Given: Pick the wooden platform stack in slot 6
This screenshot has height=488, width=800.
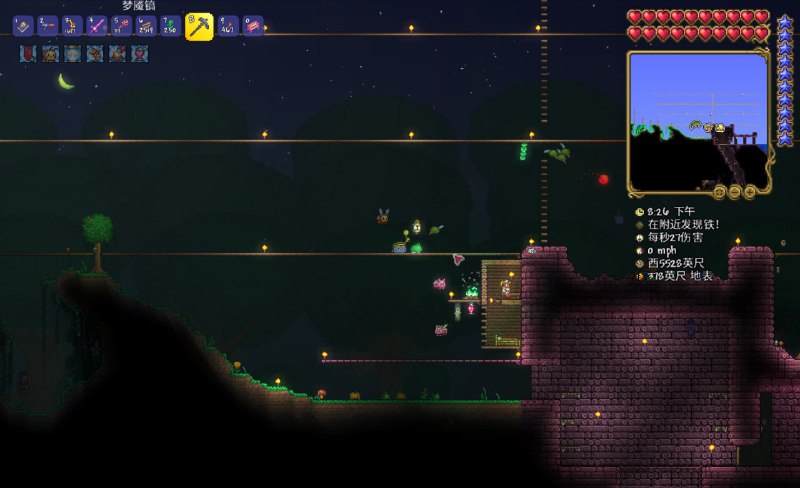Looking at the screenshot, I should [146, 25].
